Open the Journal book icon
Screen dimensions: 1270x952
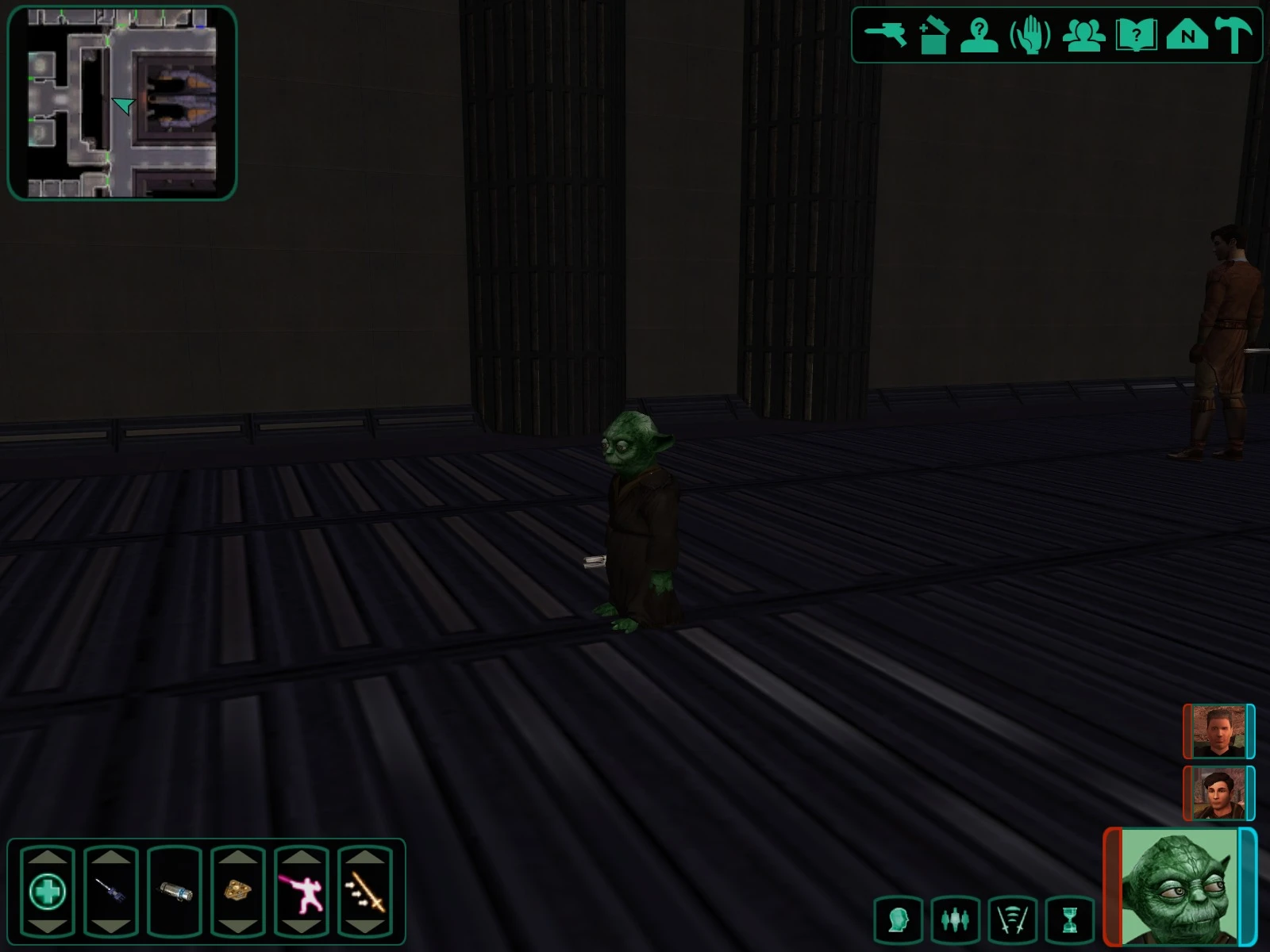coord(1137,34)
